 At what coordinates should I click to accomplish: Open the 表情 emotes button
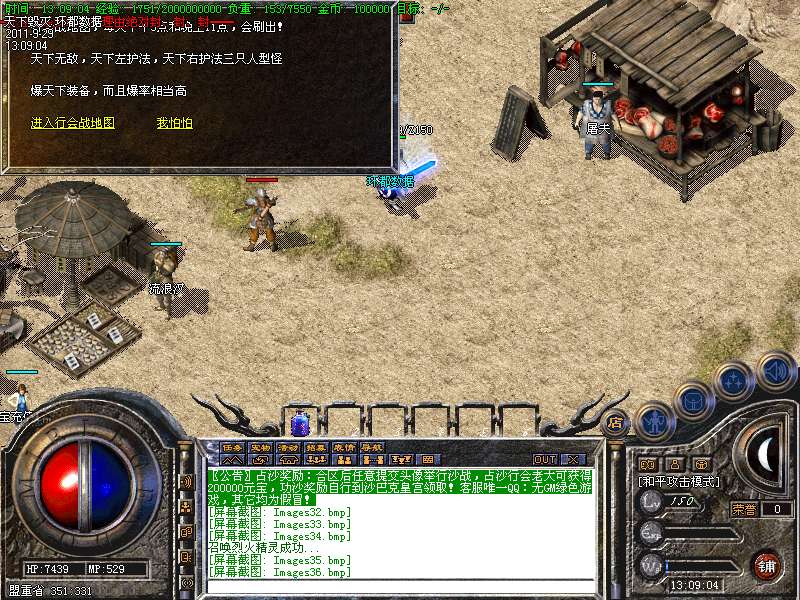click(344, 447)
